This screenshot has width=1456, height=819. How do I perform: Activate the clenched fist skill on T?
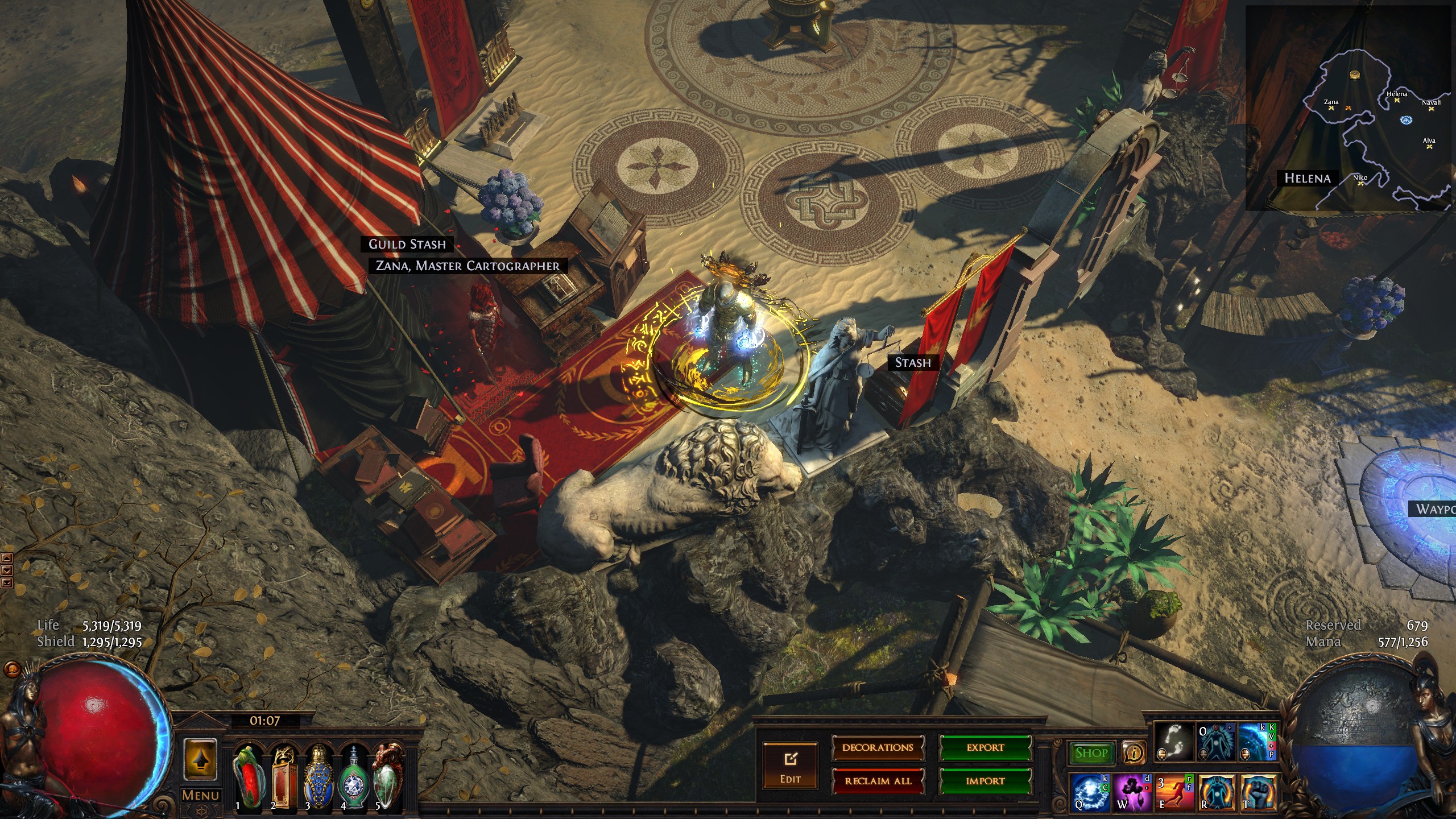point(1259,792)
